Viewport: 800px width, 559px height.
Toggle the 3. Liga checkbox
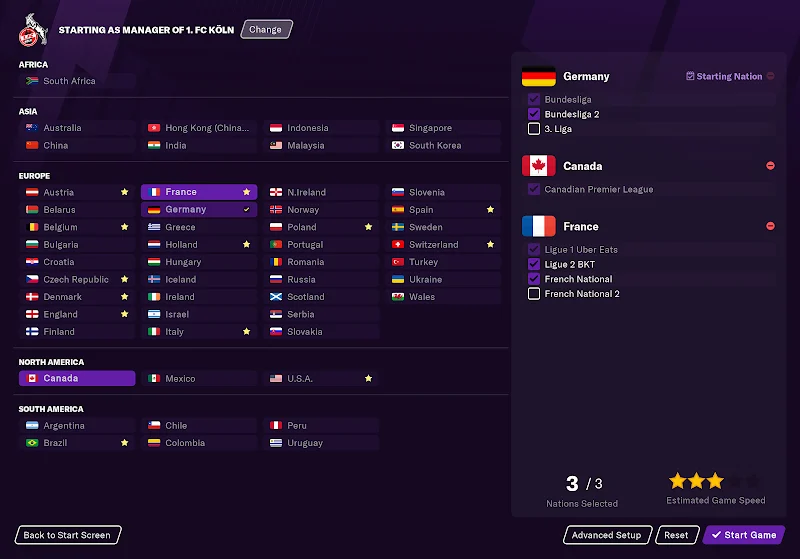coord(534,129)
